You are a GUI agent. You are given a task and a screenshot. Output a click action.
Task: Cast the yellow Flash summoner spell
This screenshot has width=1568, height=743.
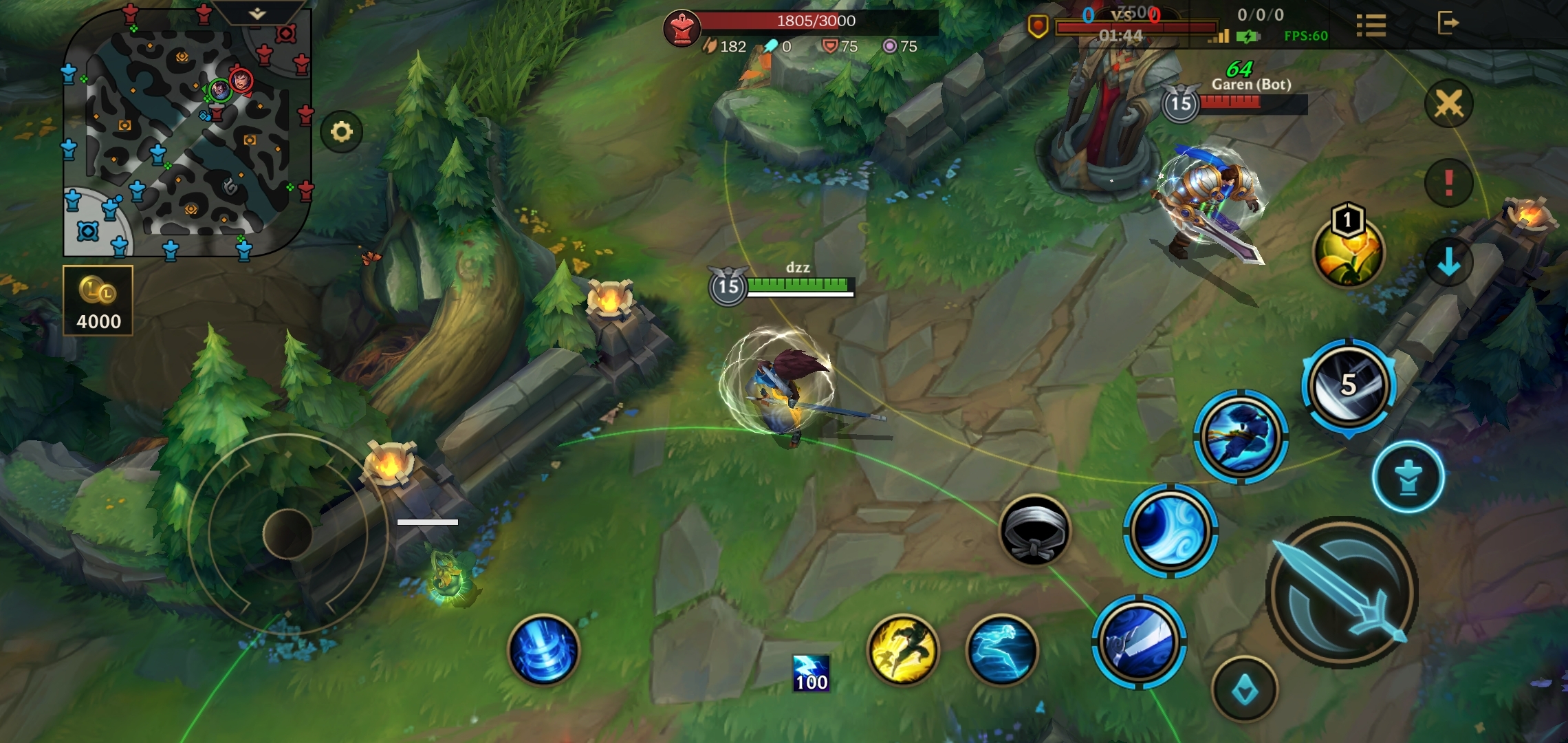click(x=902, y=650)
